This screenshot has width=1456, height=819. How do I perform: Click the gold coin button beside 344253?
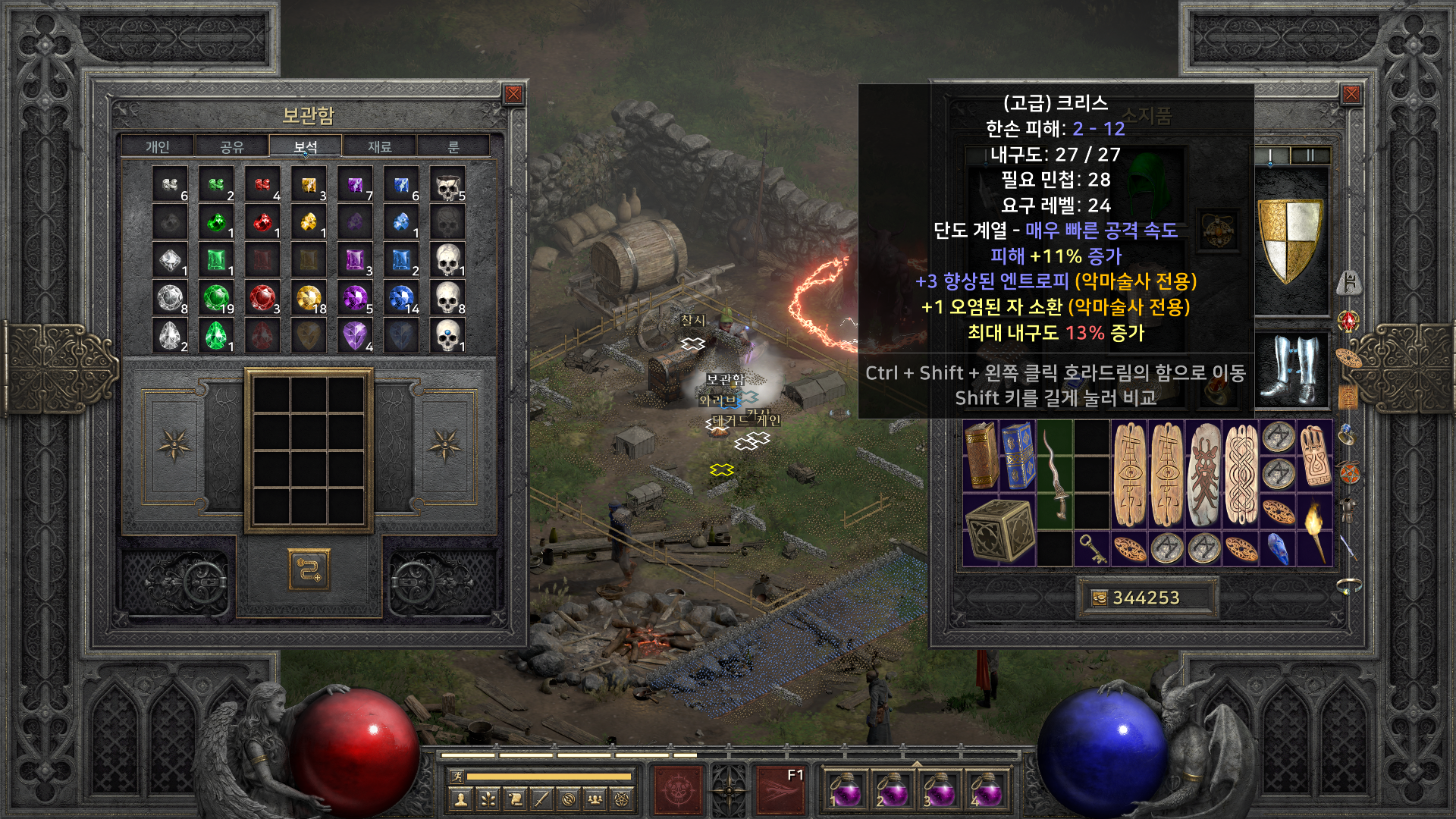pos(1099,598)
